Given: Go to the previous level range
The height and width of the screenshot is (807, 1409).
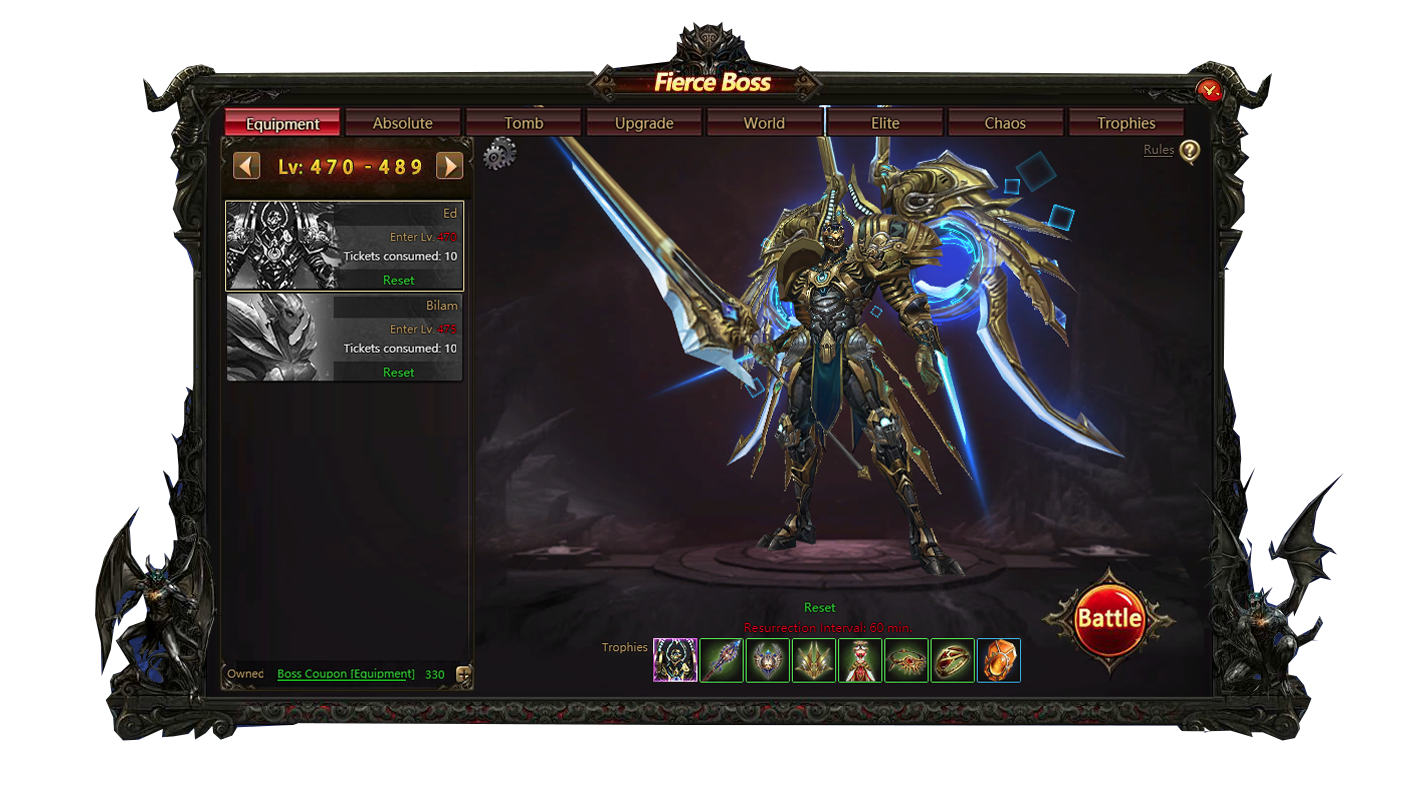Looking at the screenshot, I should 246,166.
